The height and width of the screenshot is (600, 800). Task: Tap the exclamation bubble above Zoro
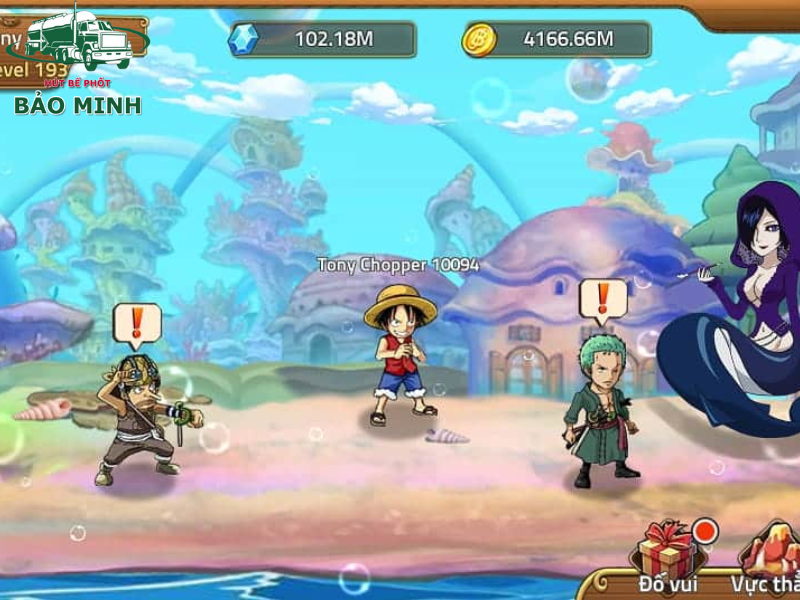pyautogui.click(x=603, y=299)
